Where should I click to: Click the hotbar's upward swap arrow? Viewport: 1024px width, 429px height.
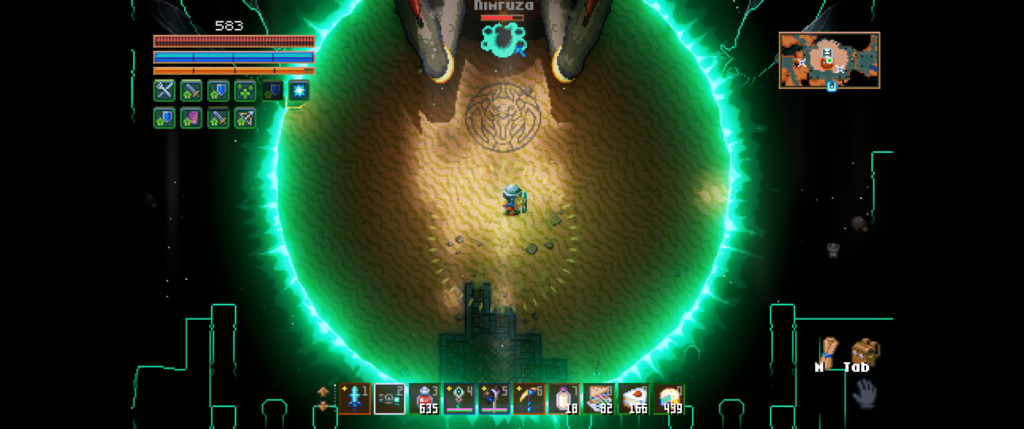click(322, 391)
